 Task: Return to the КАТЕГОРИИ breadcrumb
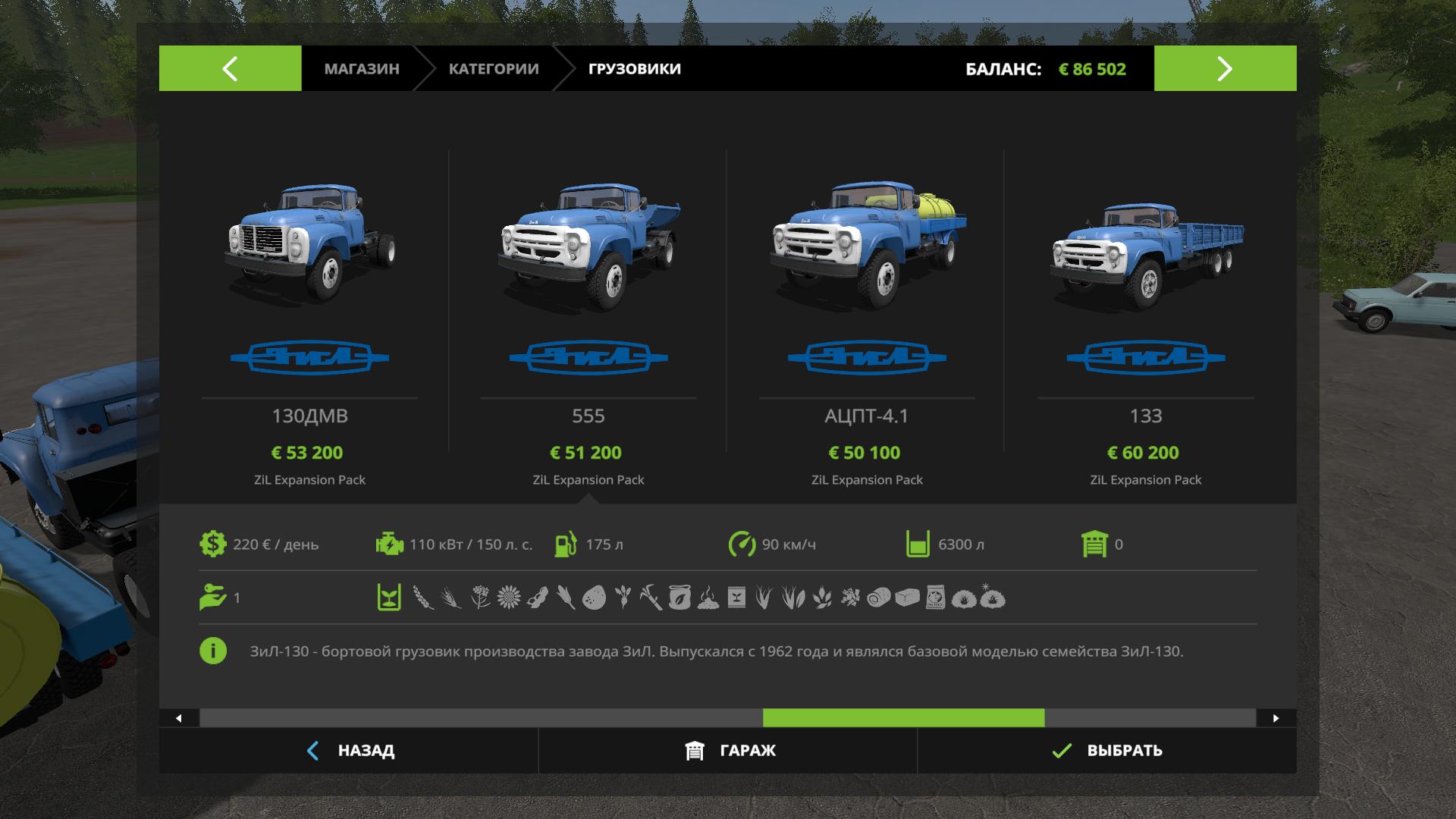[x=494, y=68]
